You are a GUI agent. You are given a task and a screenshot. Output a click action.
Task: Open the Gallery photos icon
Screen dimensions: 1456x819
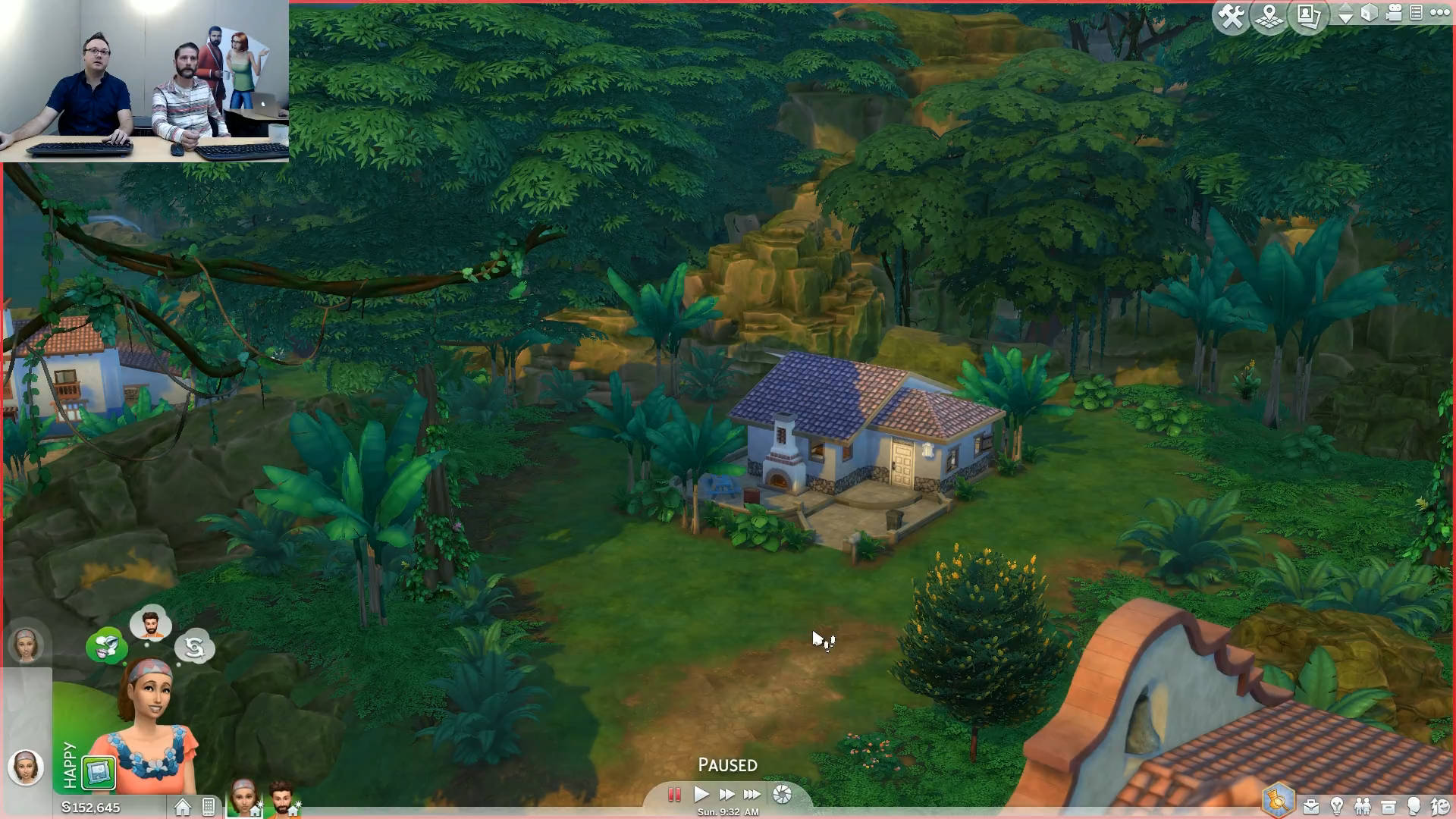point(1309,16)
